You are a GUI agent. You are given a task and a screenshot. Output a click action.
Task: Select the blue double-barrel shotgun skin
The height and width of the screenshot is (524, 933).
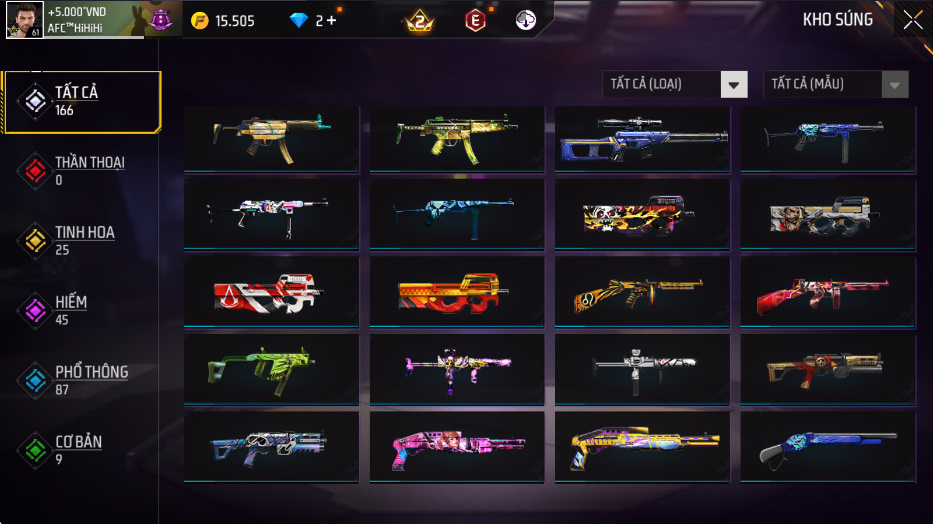click(827, 449)
